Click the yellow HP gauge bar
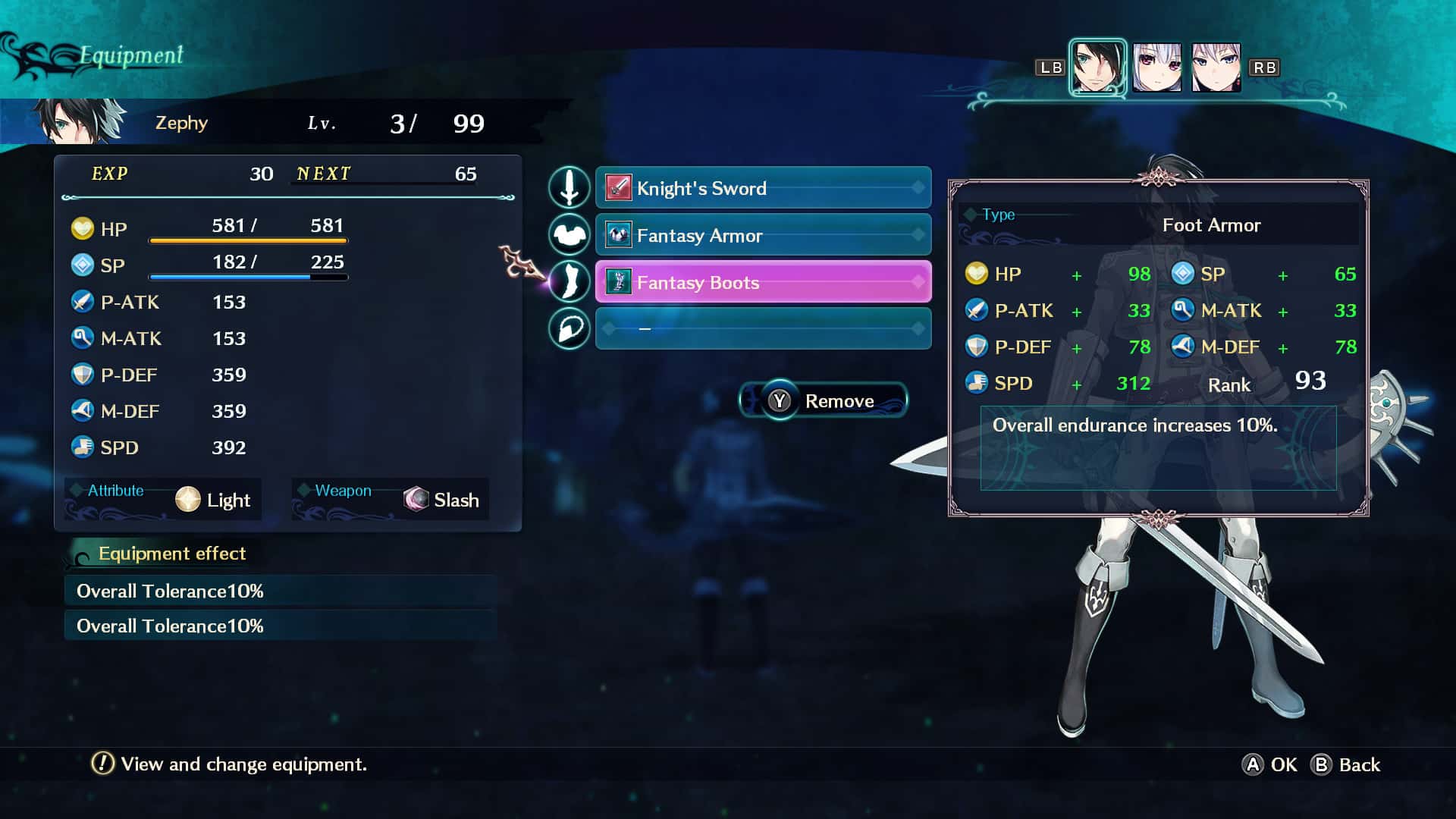This screenshot has height=819, width=1456. click(x=249, y=241)
